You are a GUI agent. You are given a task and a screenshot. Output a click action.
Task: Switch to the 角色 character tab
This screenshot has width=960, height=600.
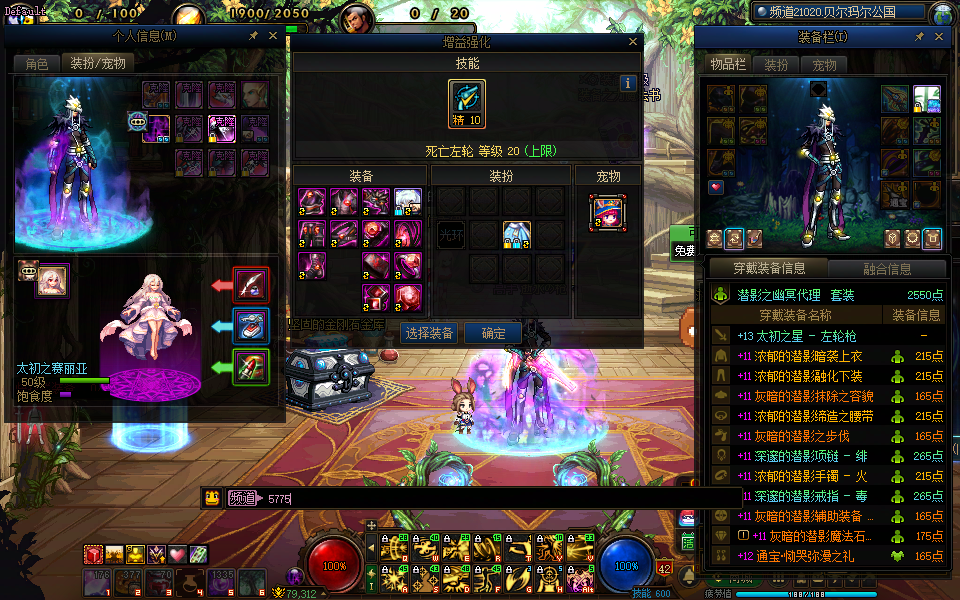36,63
